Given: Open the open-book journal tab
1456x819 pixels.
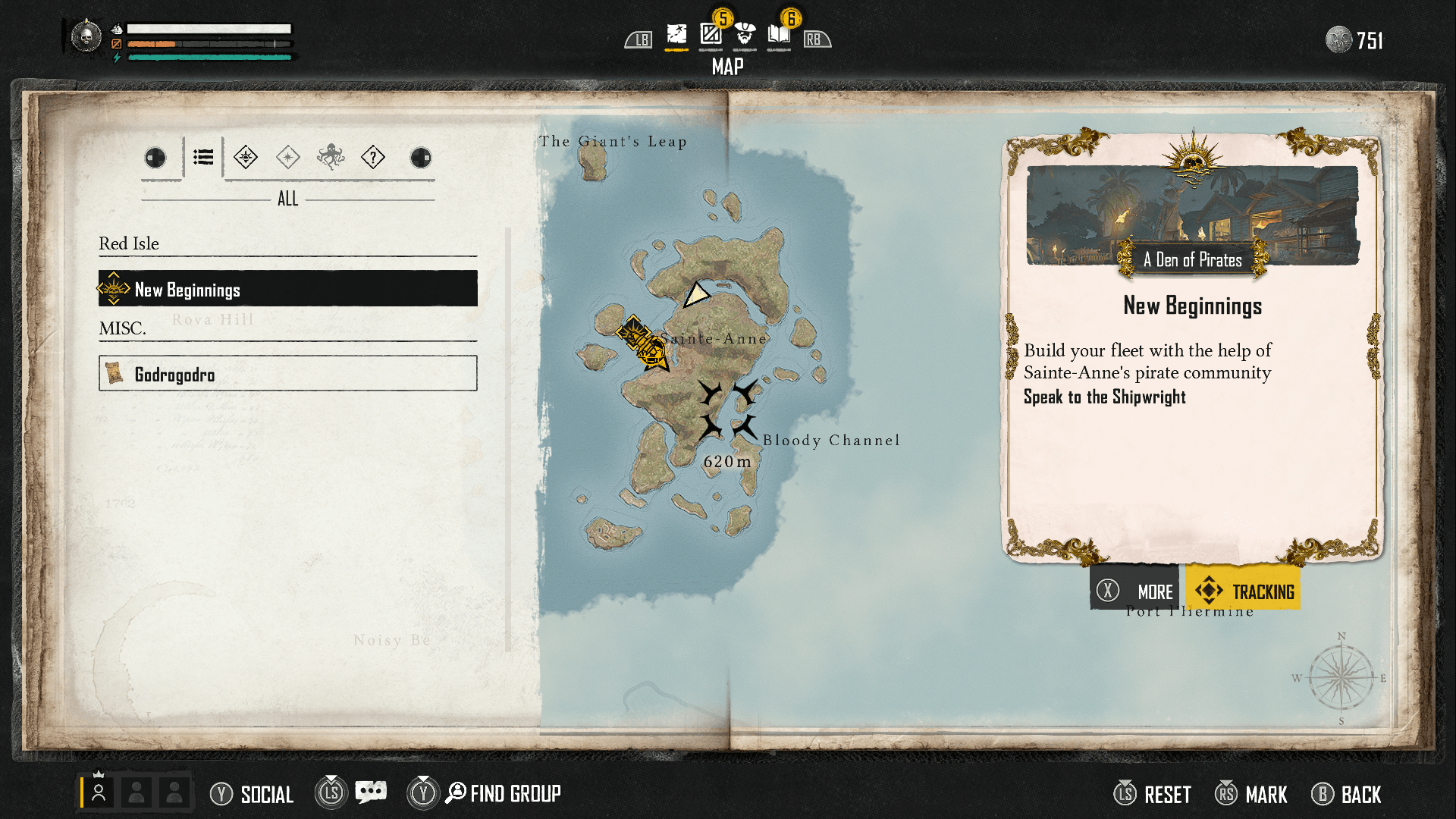Looking at the screenshot, I should 779,35.
